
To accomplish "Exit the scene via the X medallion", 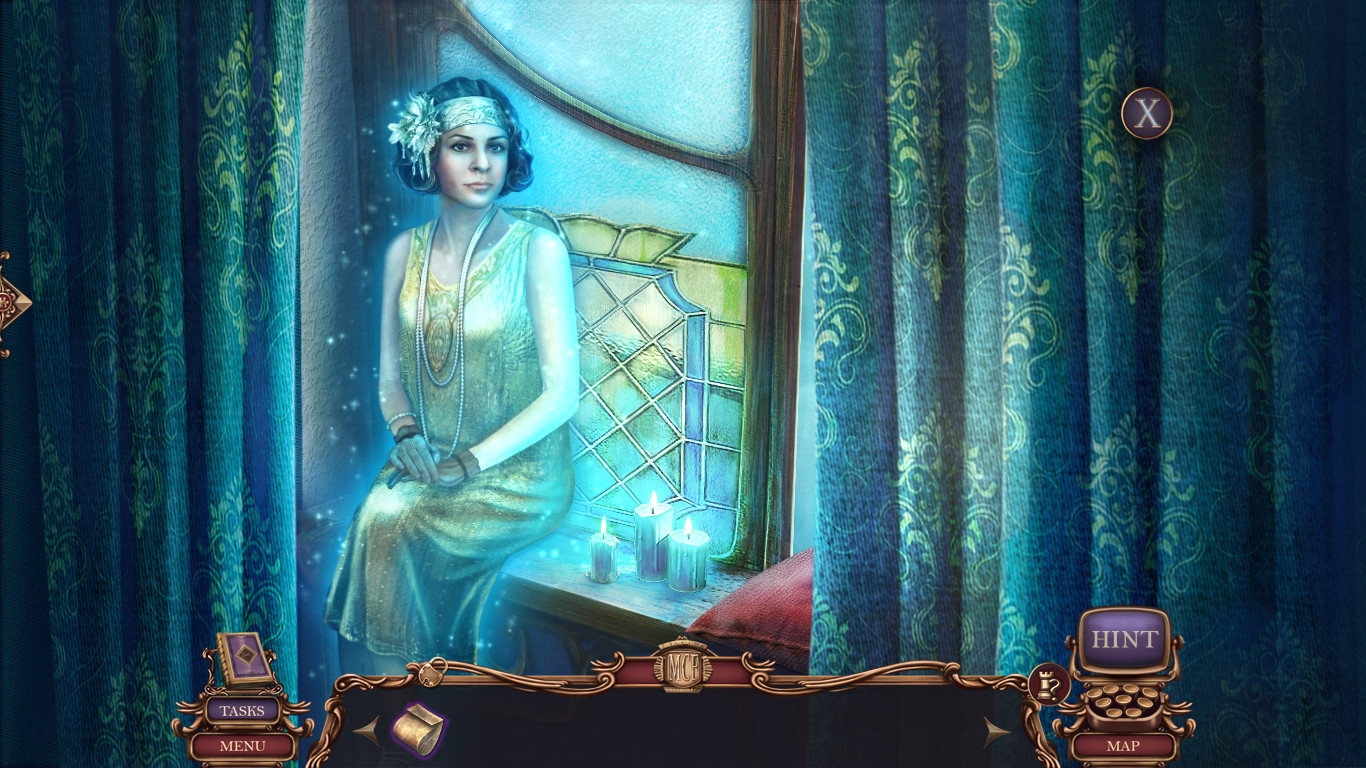I will [x=1146, y=113].
